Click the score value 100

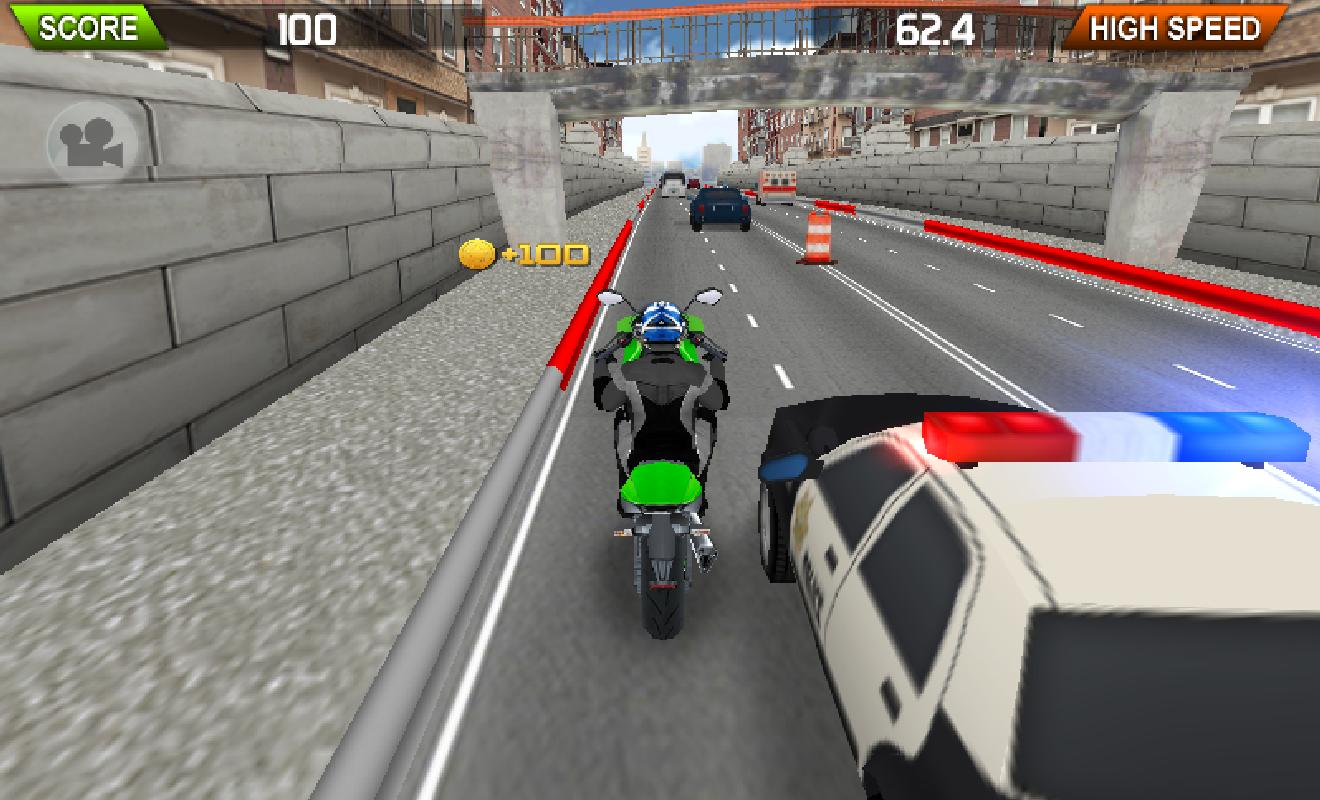[306, 28]
